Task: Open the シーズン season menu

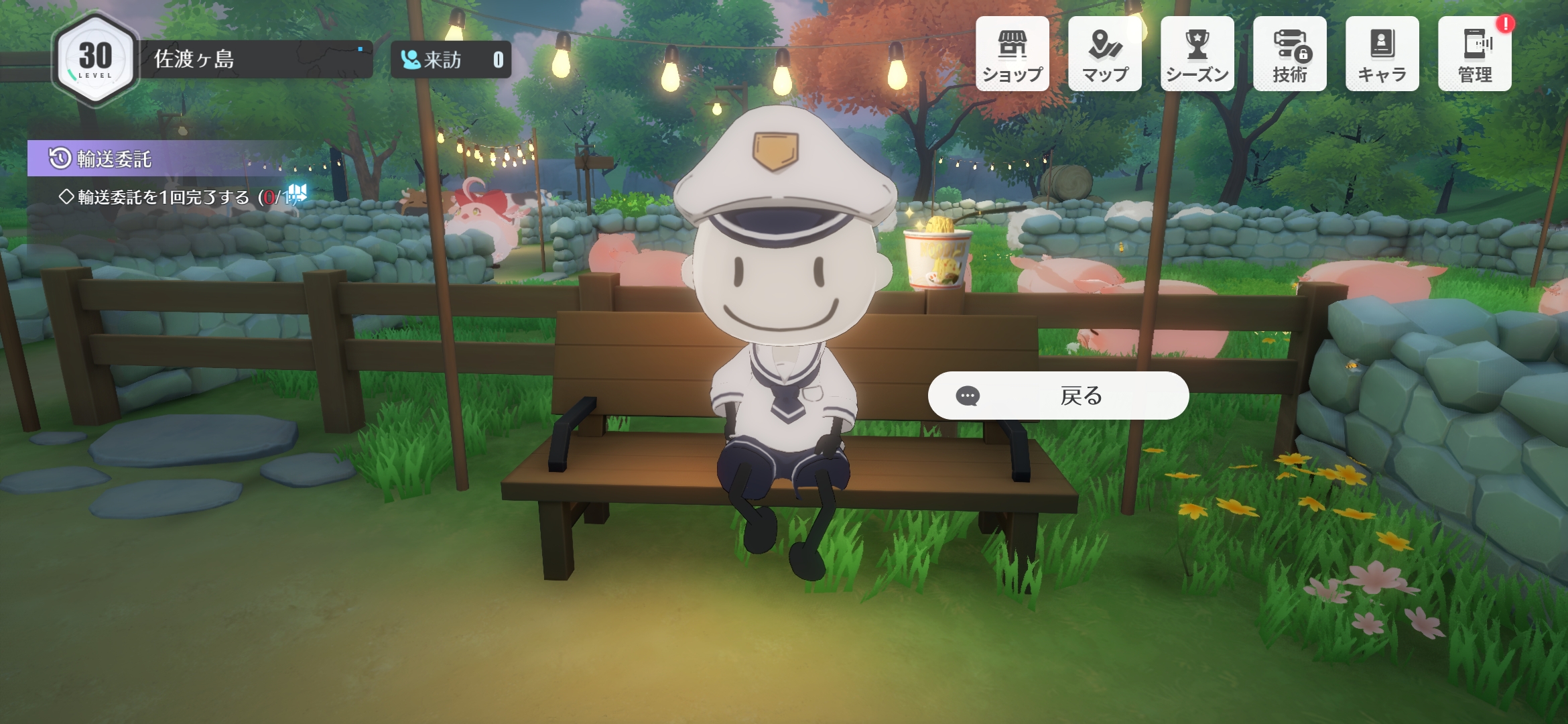Action: click(1197, 54)
